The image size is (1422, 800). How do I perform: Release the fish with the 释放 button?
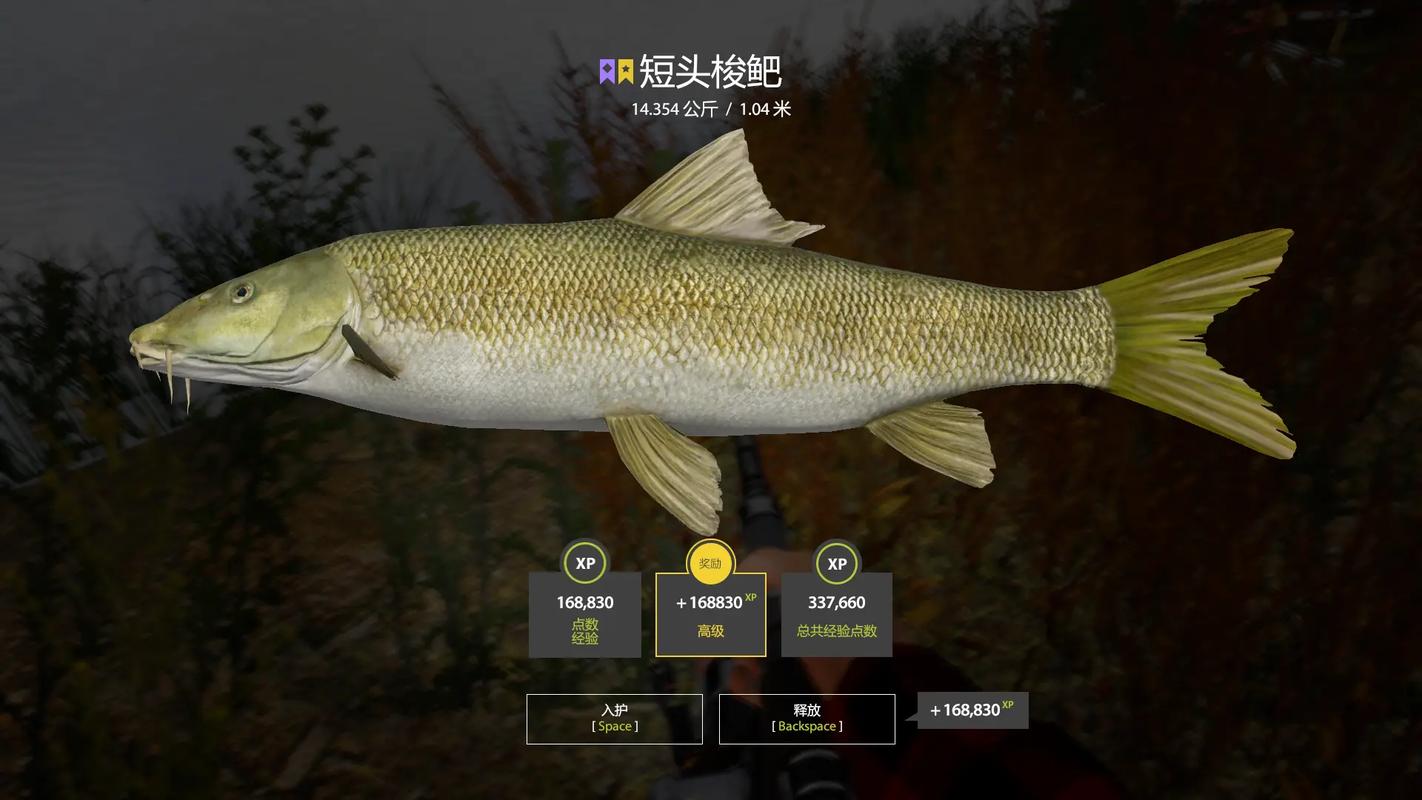coord(806,719)
